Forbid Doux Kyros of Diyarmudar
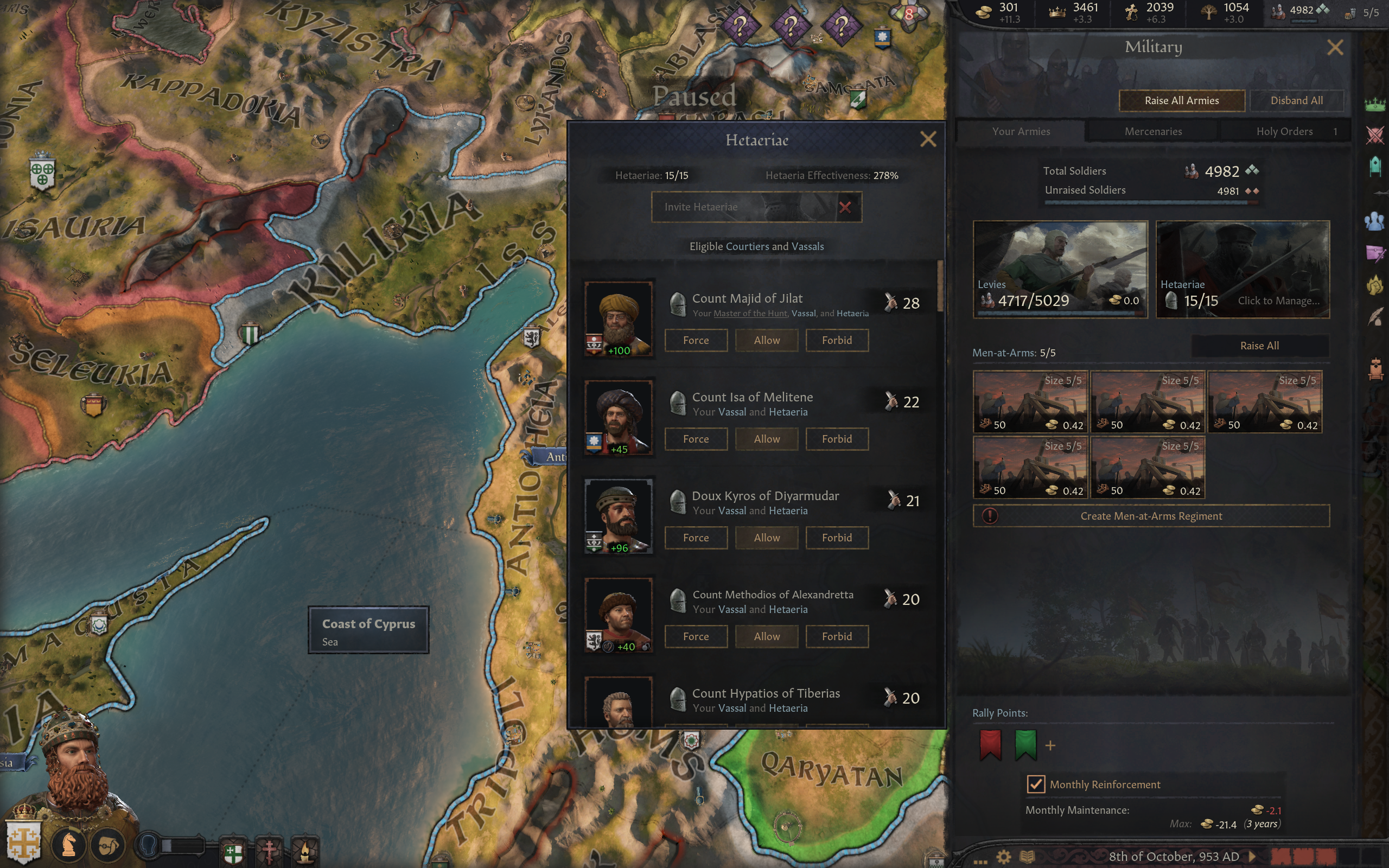 (836, 538)
